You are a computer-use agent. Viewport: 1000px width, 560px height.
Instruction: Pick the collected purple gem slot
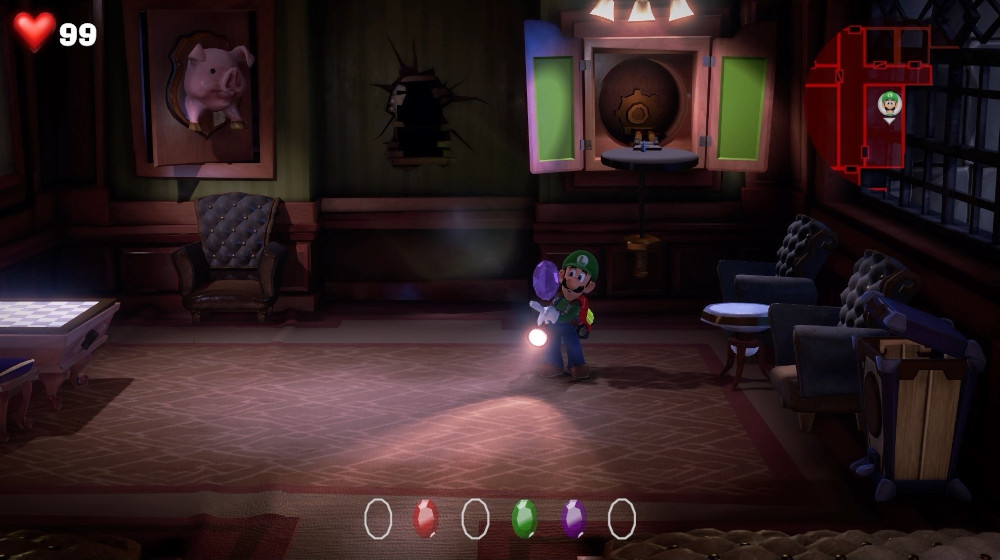tap(573, 518)
